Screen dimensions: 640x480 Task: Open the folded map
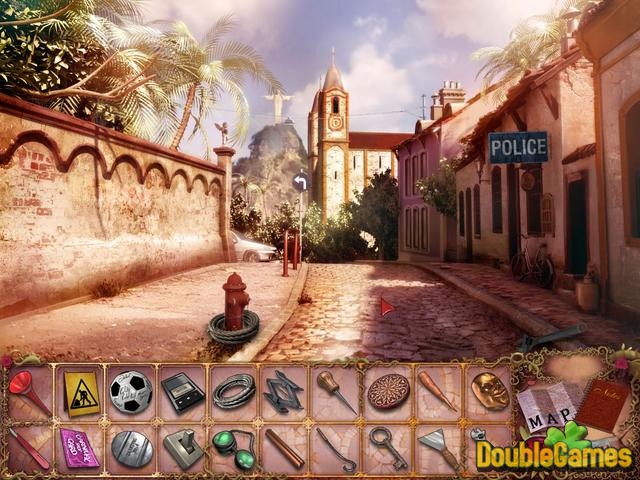547,410
